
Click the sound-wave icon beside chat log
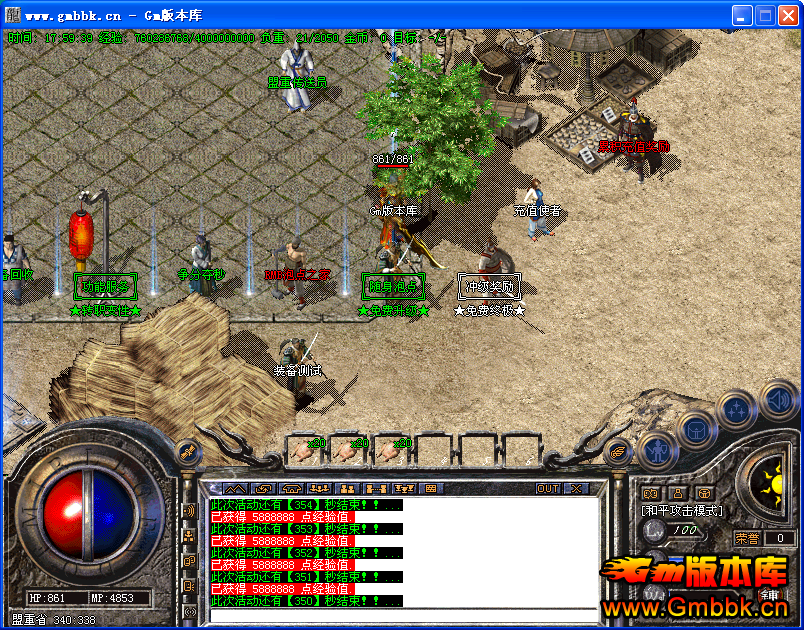point(188,511)
